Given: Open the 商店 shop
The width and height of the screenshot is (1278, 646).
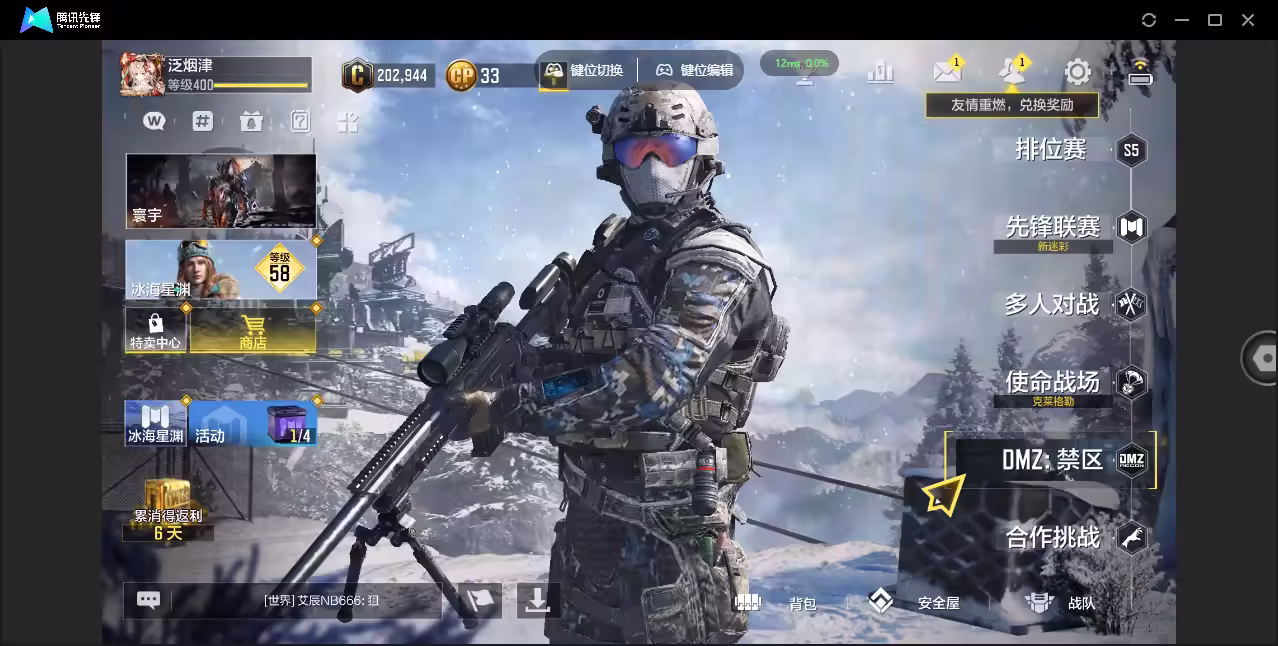Looking at the screenshot, I should [x=252, y=330].
